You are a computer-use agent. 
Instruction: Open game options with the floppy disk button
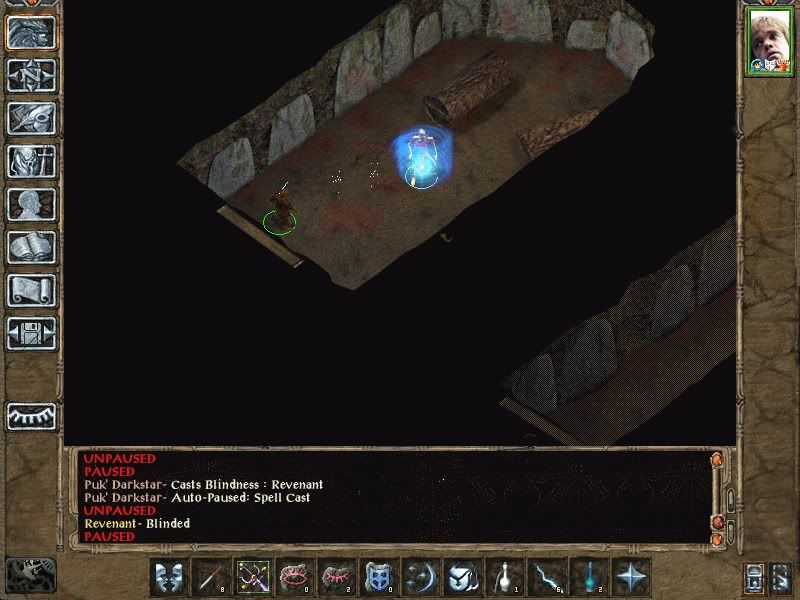tap(31, 333)
